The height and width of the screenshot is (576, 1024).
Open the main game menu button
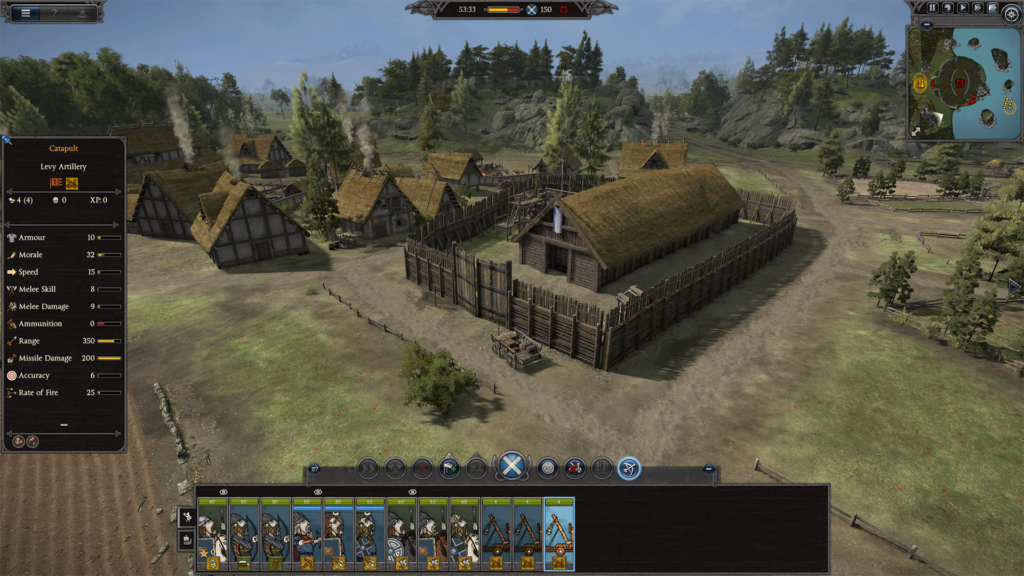point(25,12)
